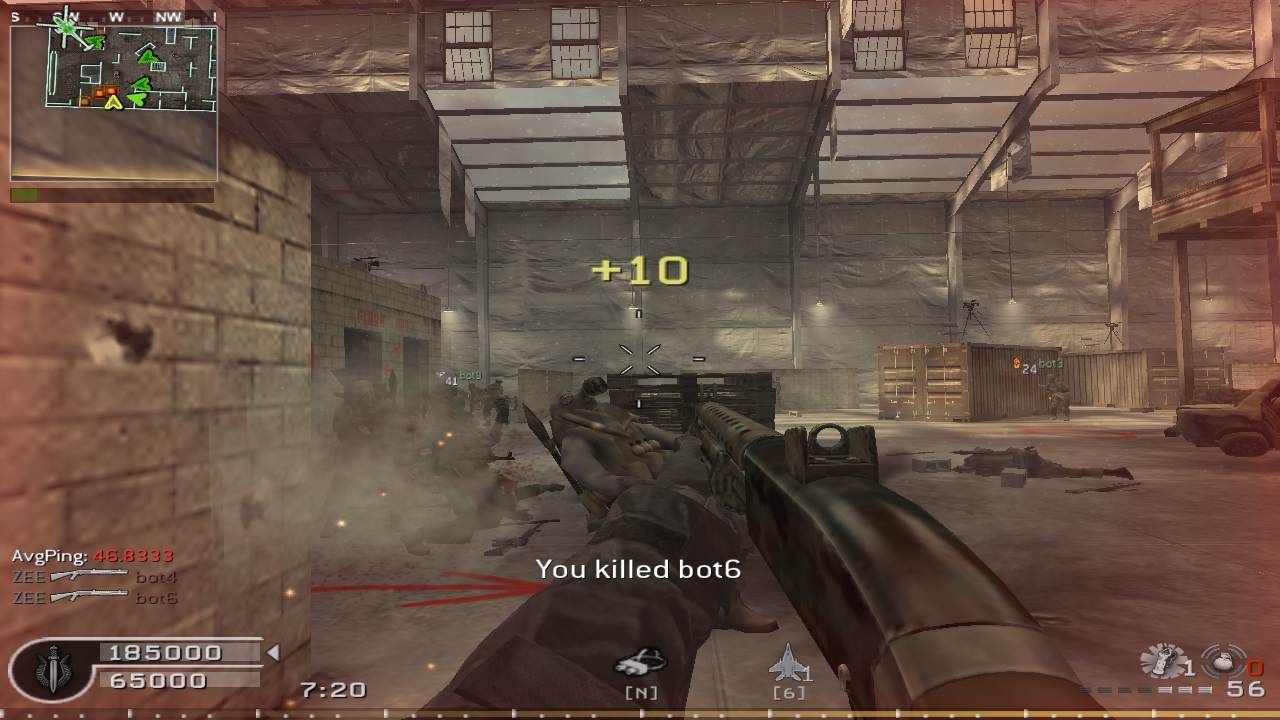Select the flashbang grenade icon
This screenshot has width=1280, height=720.
pyautogui.click(x=1164, y=660)
